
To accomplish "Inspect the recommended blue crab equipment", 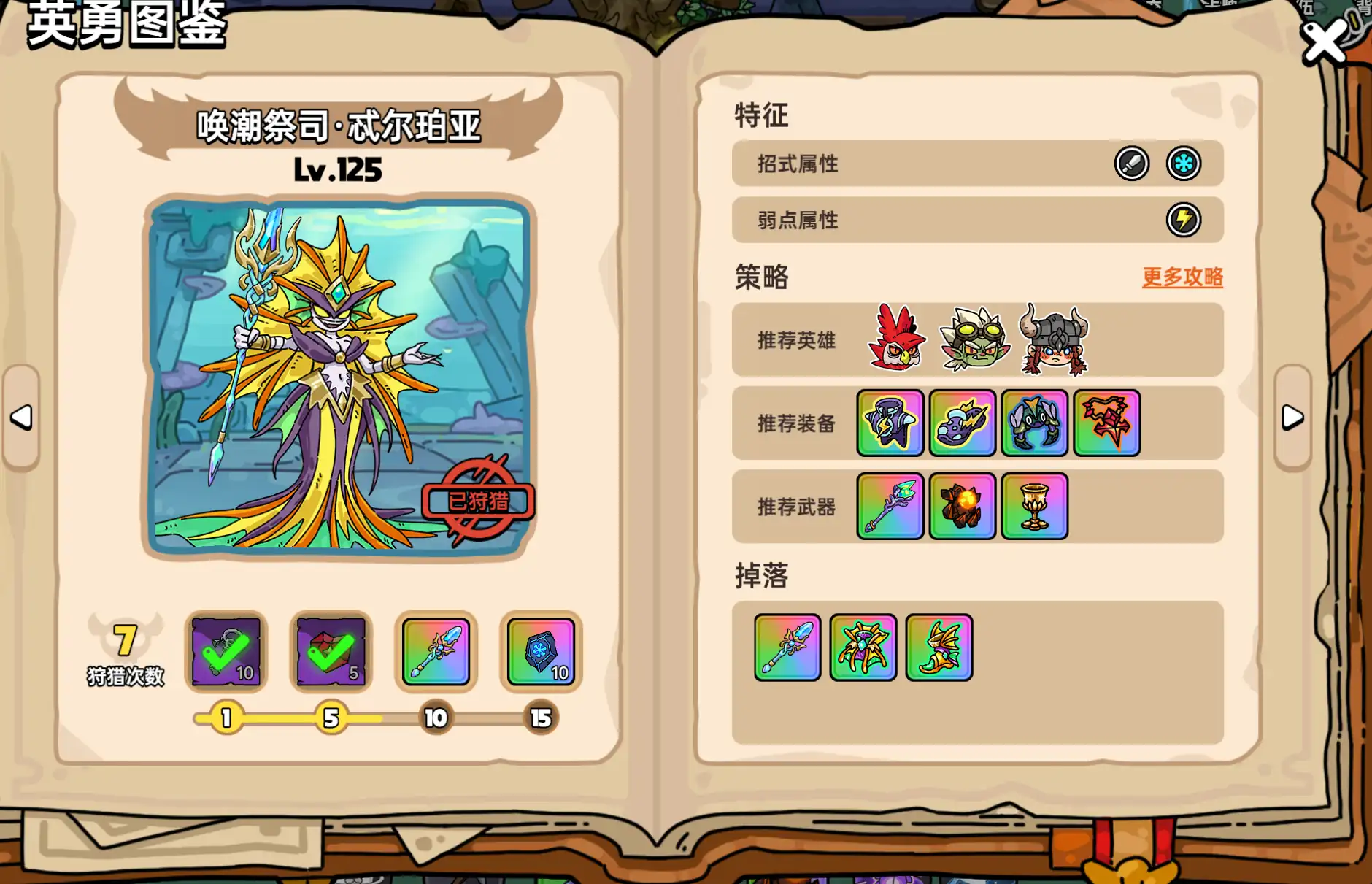I will [1034, 423].
